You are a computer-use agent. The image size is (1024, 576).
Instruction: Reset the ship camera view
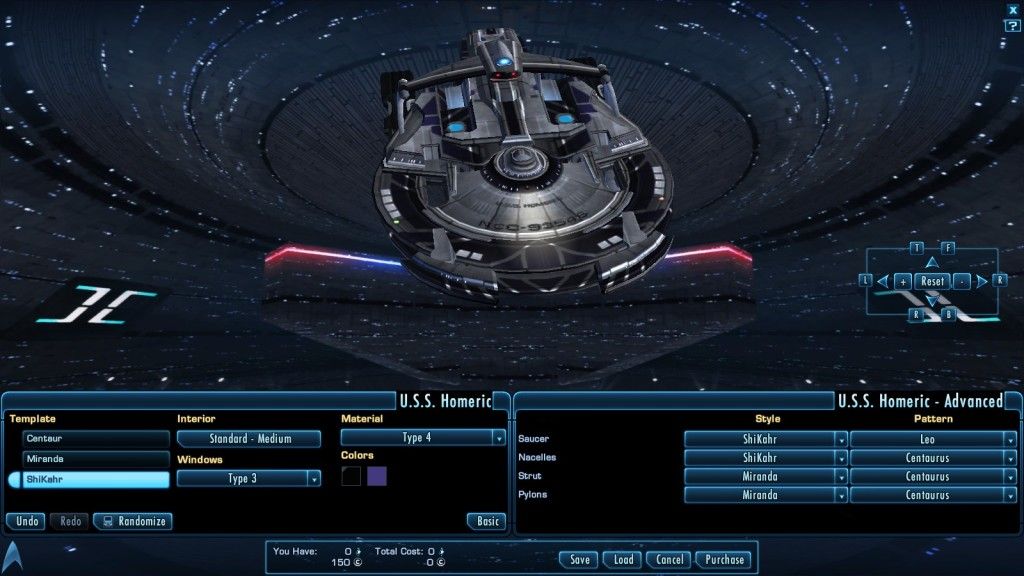pyautogui.click(x=932, y=282)
